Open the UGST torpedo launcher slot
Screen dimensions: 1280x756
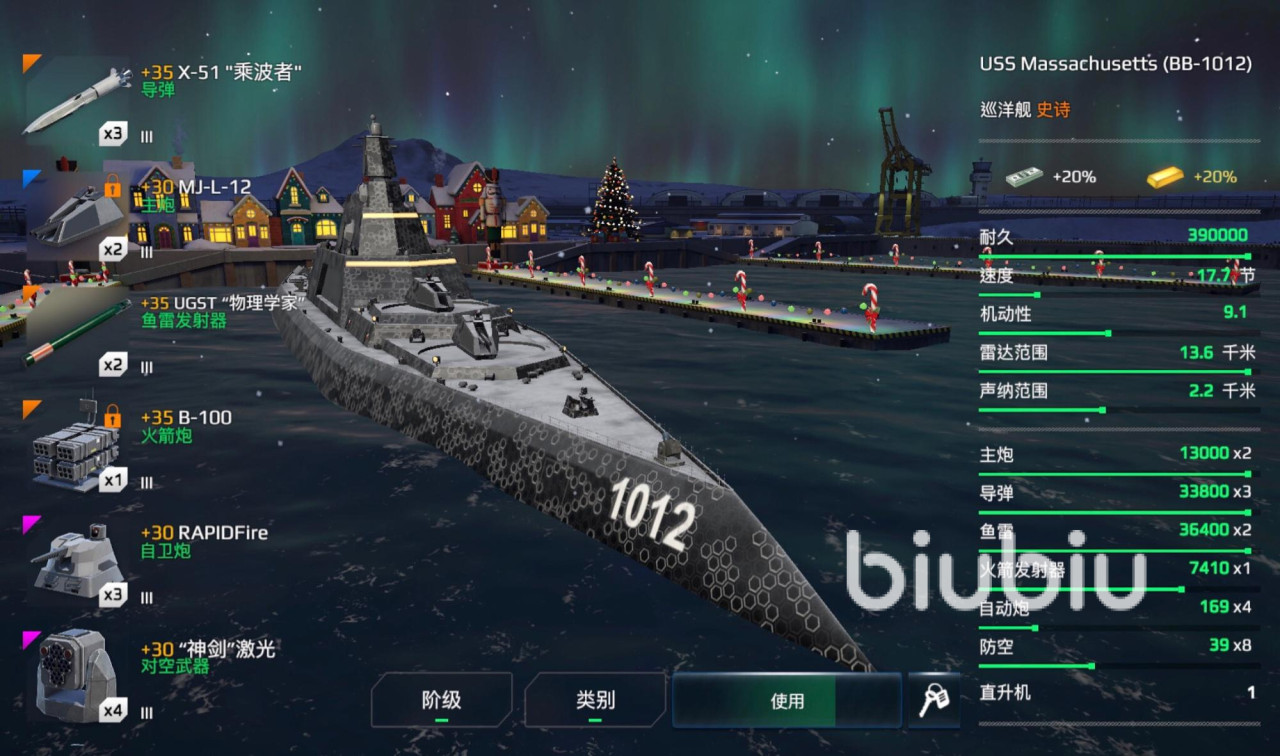pos(77,331)
